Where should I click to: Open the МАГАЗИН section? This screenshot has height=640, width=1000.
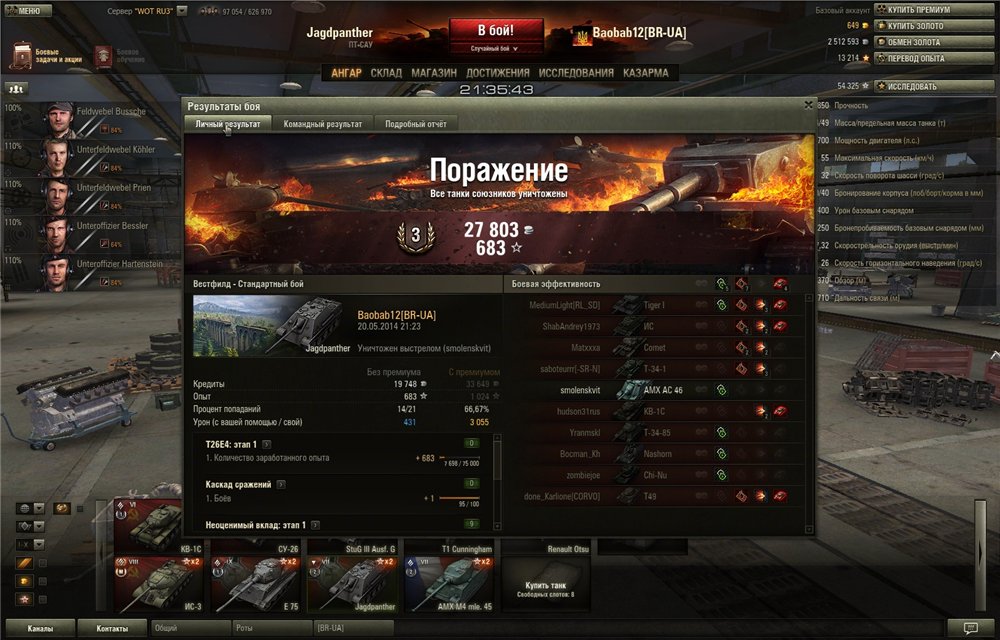pyautogui.click(x=434, y=73)
